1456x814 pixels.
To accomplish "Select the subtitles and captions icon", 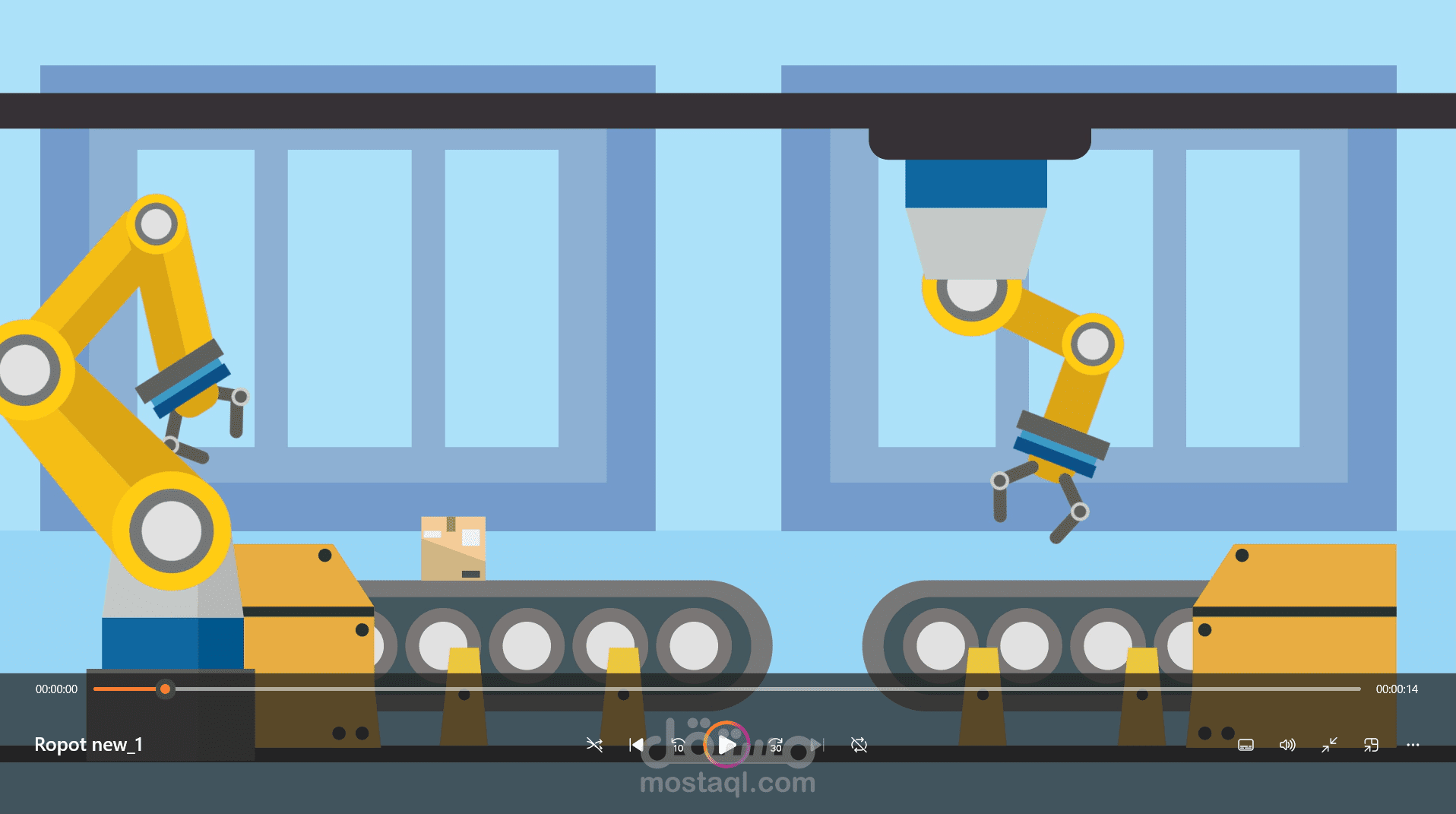I will (1246, 746).
